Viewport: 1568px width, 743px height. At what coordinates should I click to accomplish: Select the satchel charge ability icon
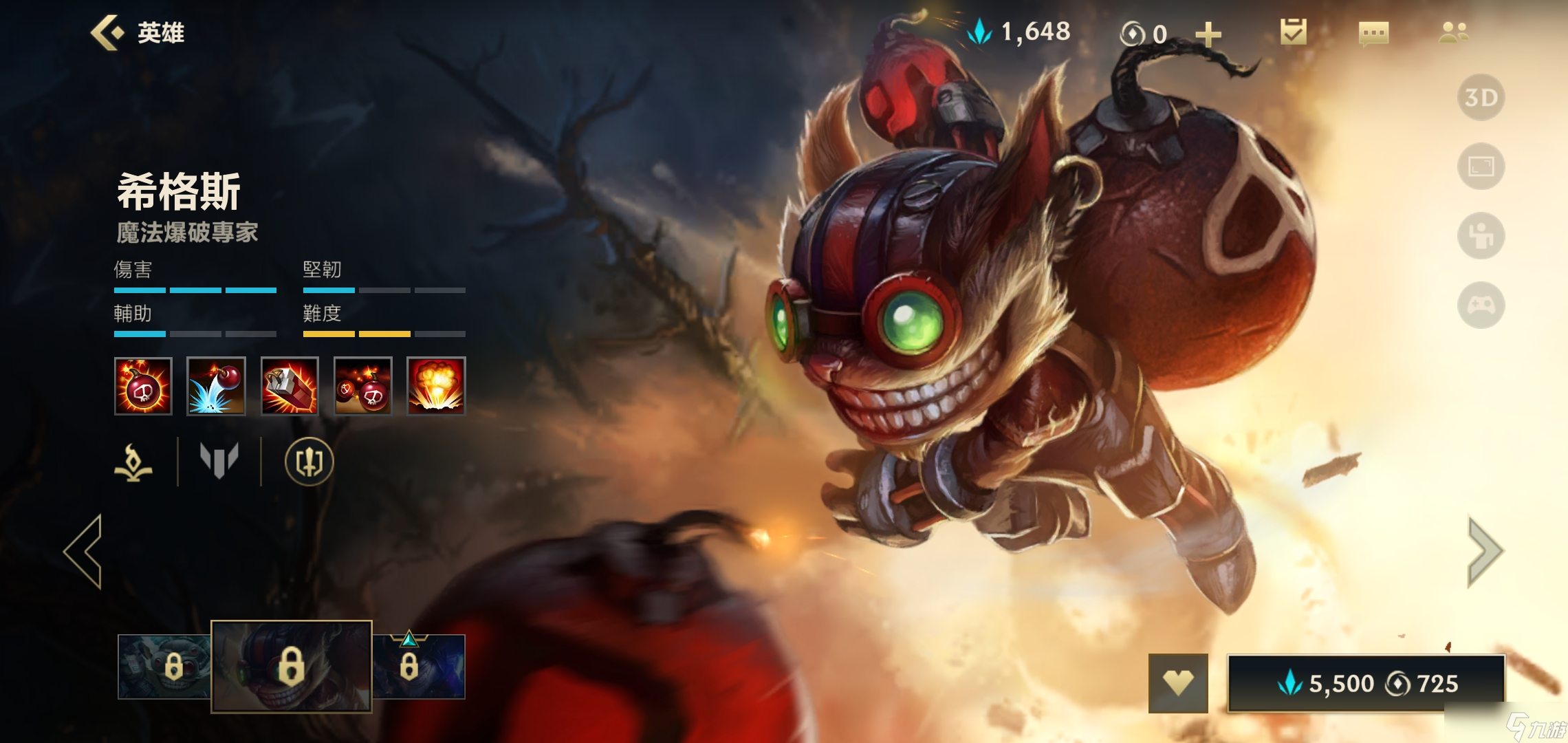290,386
